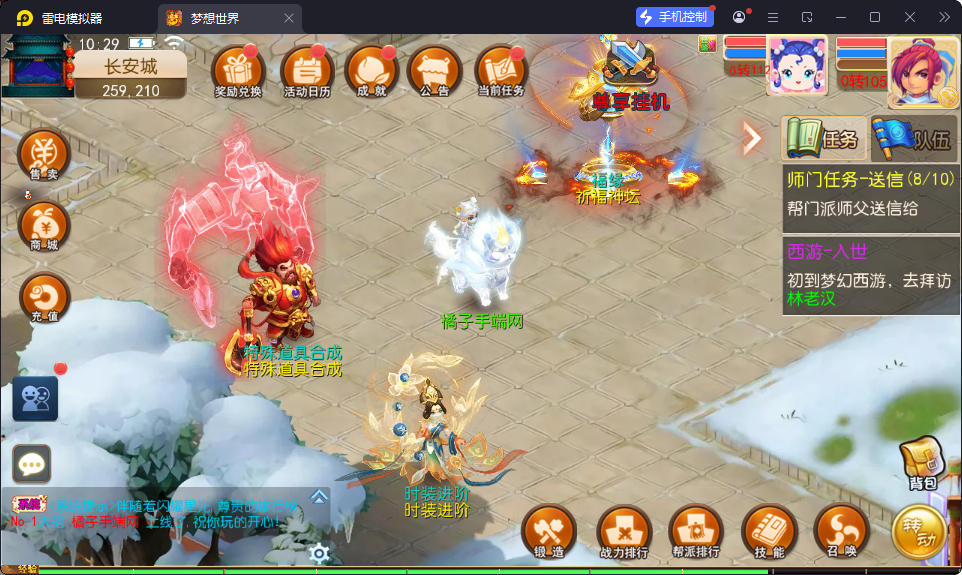Open the 技能 skills menu
The height and width of the screenshot is (575, 962).
pyautogui.click(x=768, y=531)
